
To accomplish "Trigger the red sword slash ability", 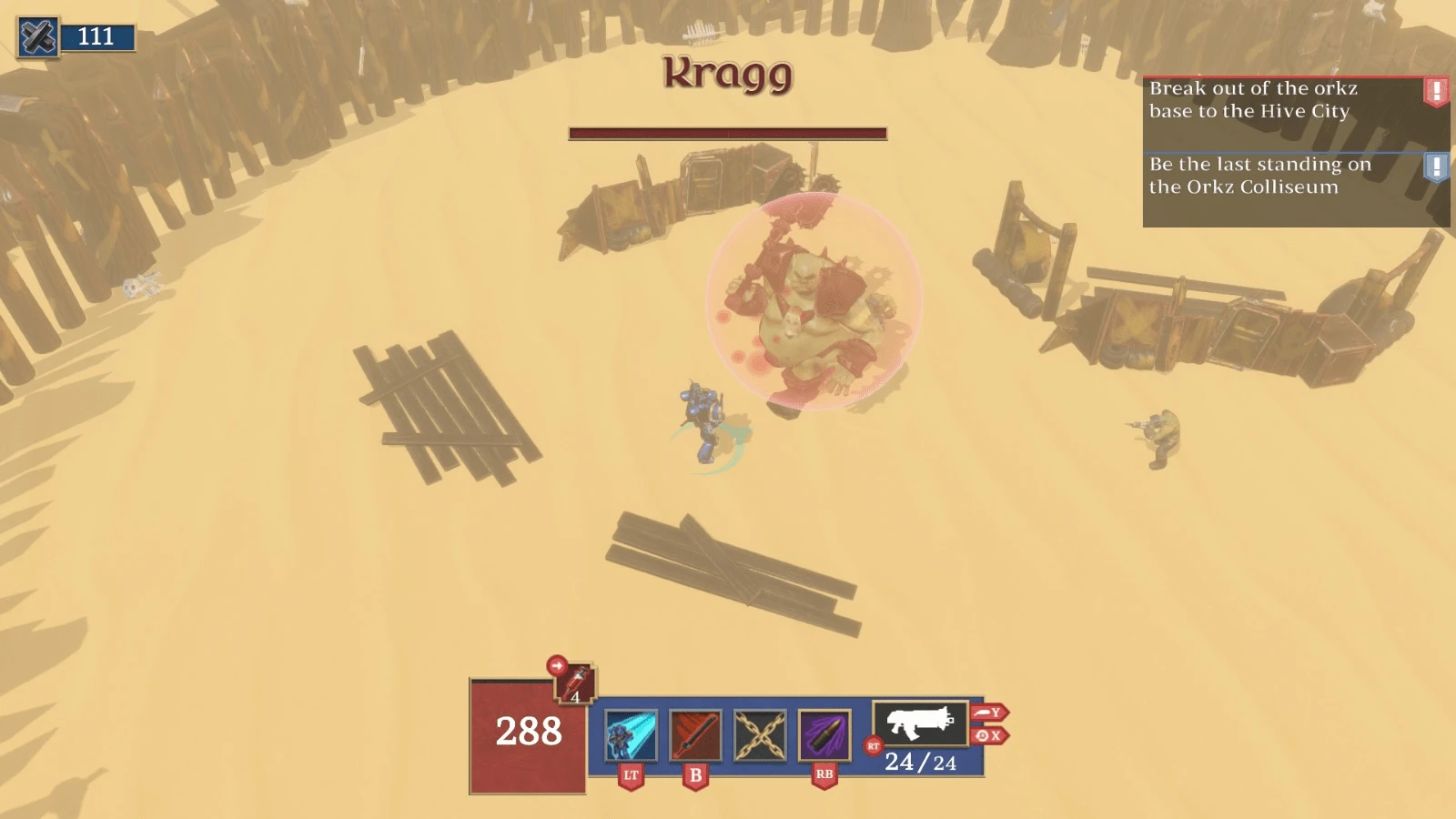I will point(695,735).
